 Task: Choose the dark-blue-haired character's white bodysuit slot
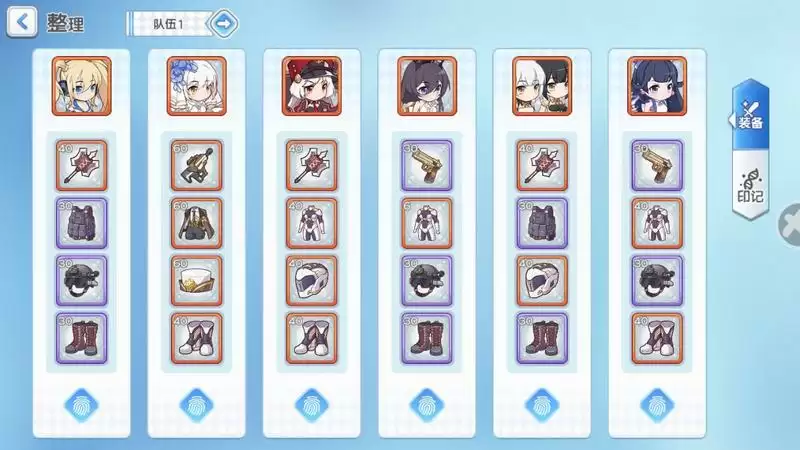657,224
